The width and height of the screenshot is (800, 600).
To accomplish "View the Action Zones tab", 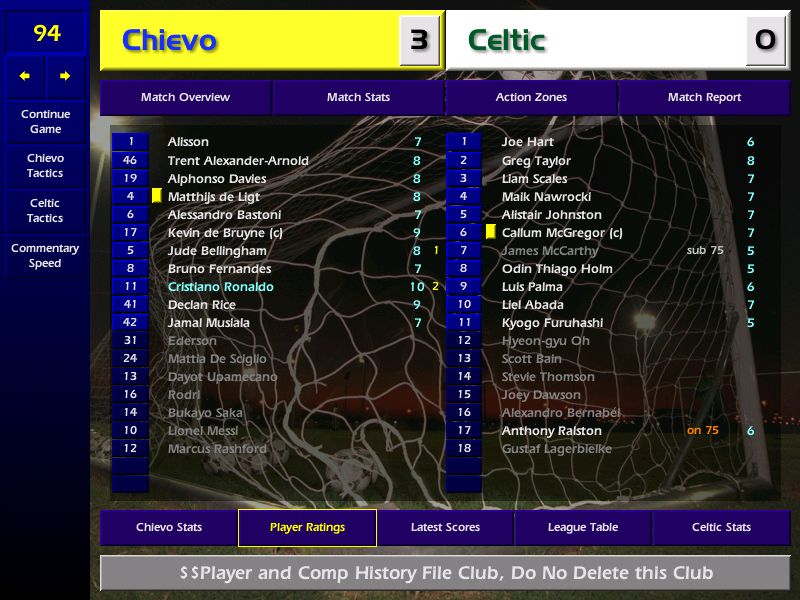I will [531, 98].
